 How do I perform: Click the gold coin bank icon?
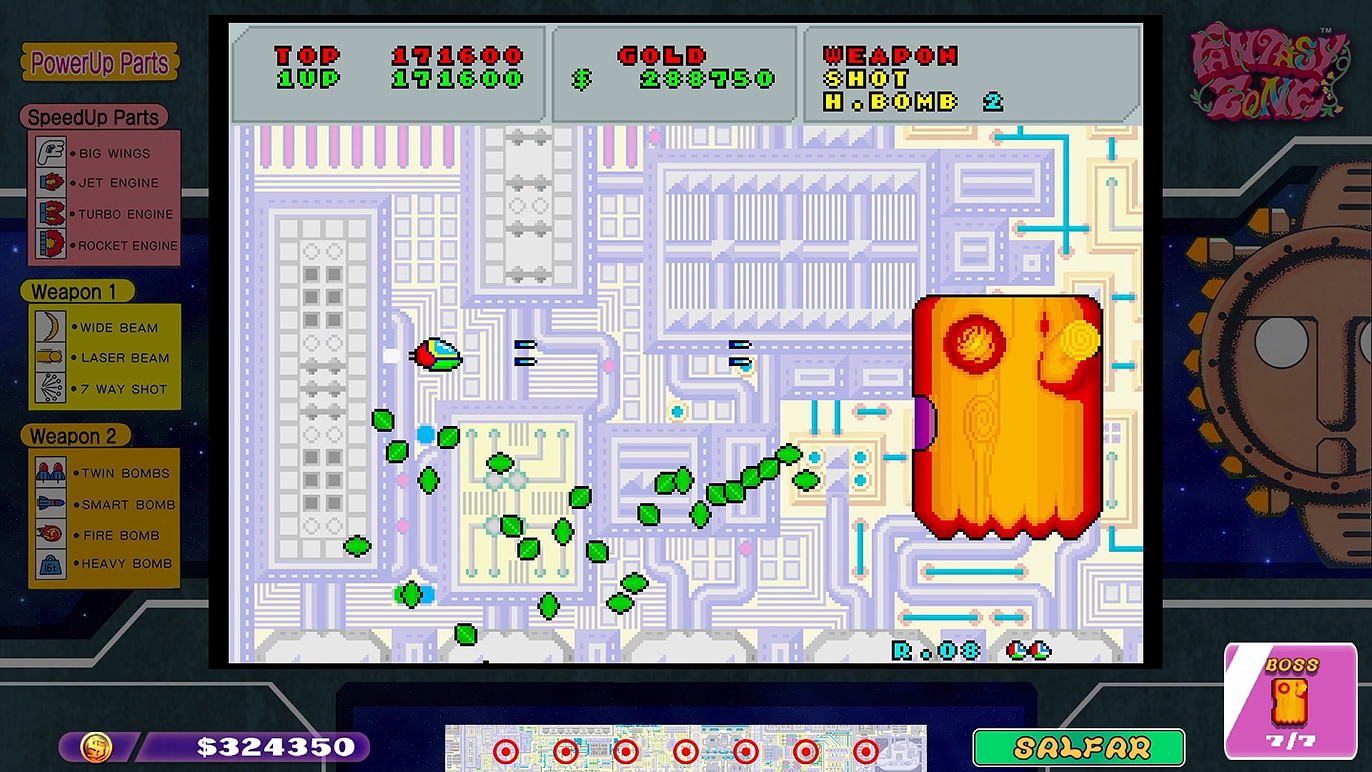point(96,747)
